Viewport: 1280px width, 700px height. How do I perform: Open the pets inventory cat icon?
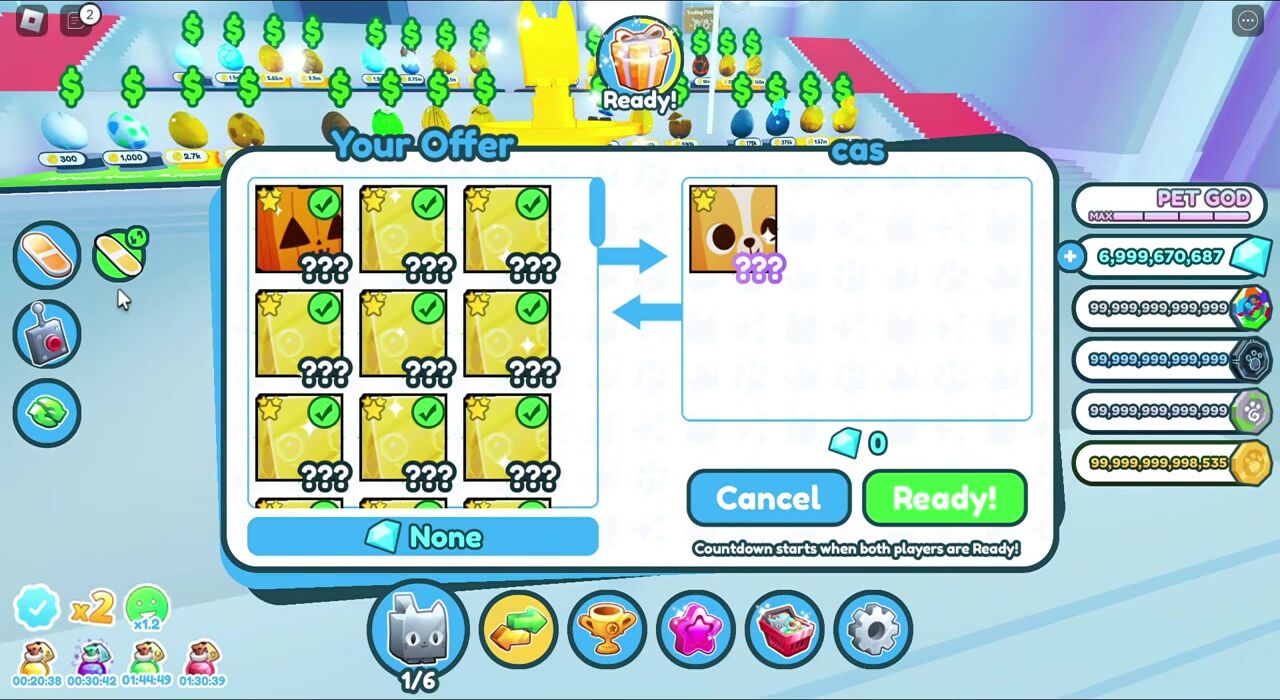point(418,628)
